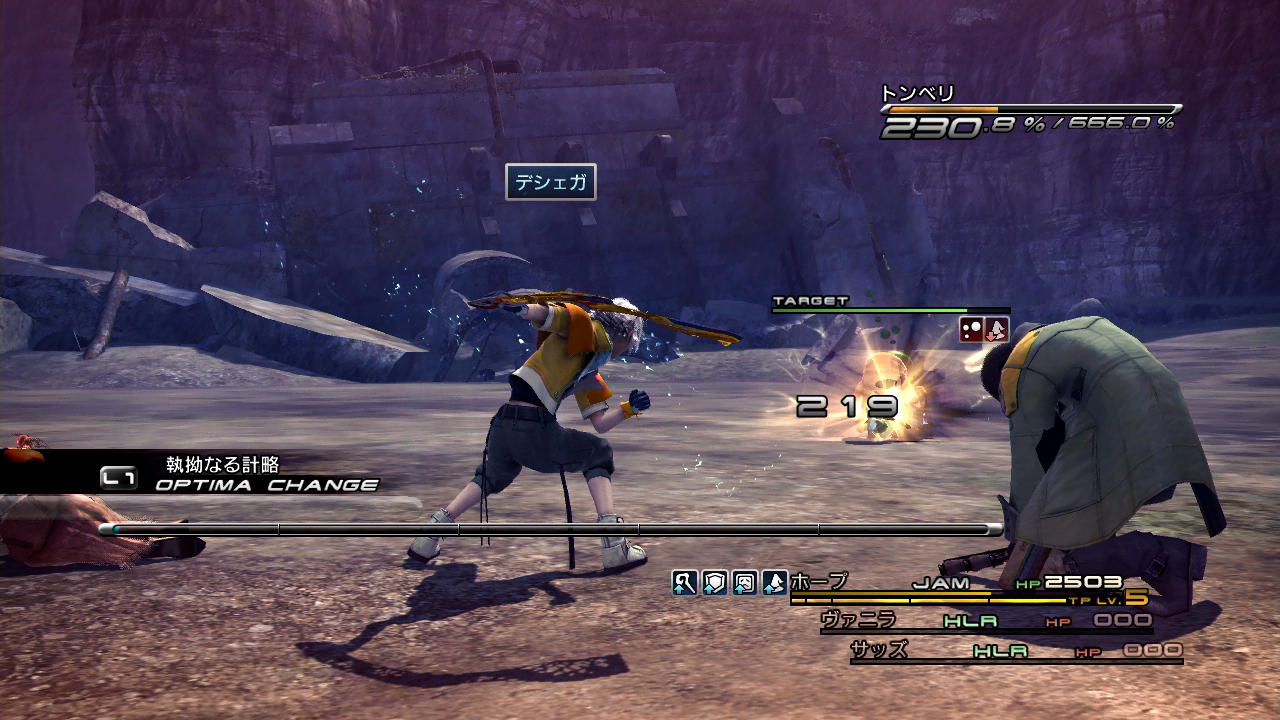Click the トンベリ enemy name label
Screen dimensions: 1280x720
(x=917, y=94)
